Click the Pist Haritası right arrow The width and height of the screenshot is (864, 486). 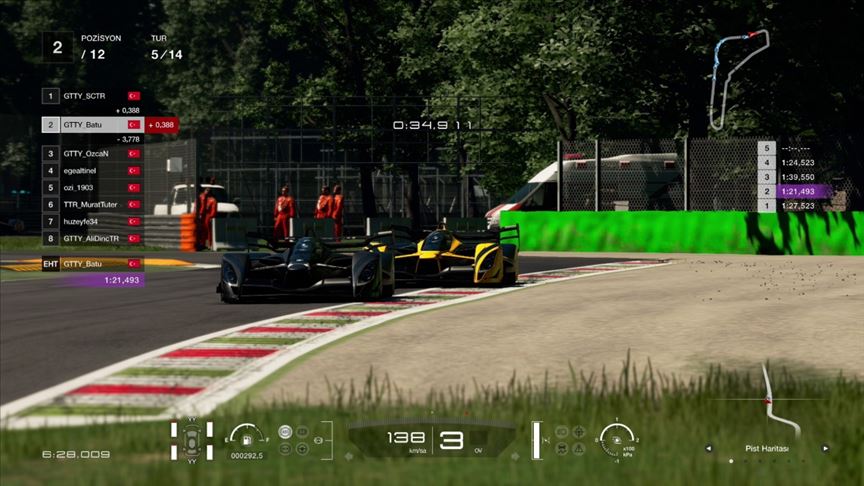[x=826, y=449]
